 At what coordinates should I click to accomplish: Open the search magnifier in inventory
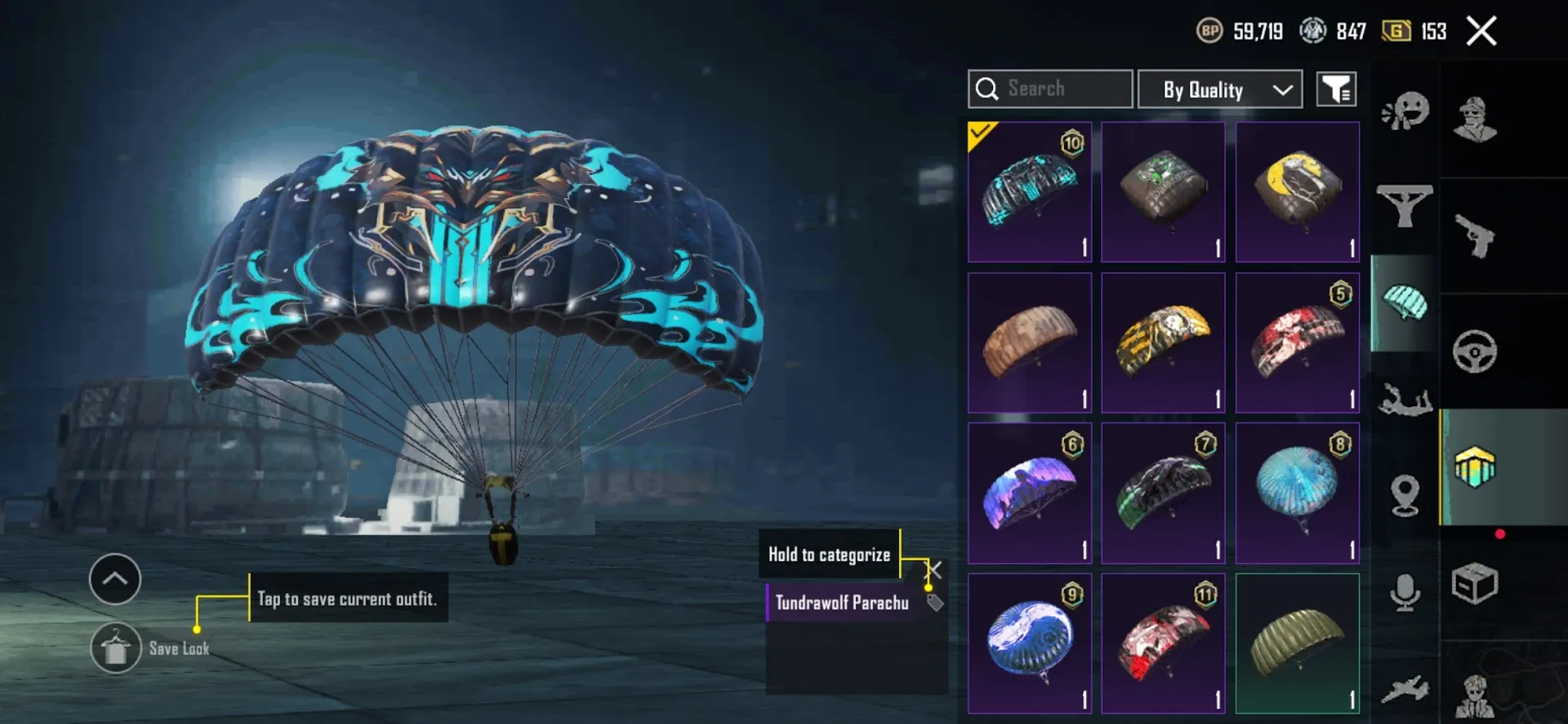tap(988, 88)
